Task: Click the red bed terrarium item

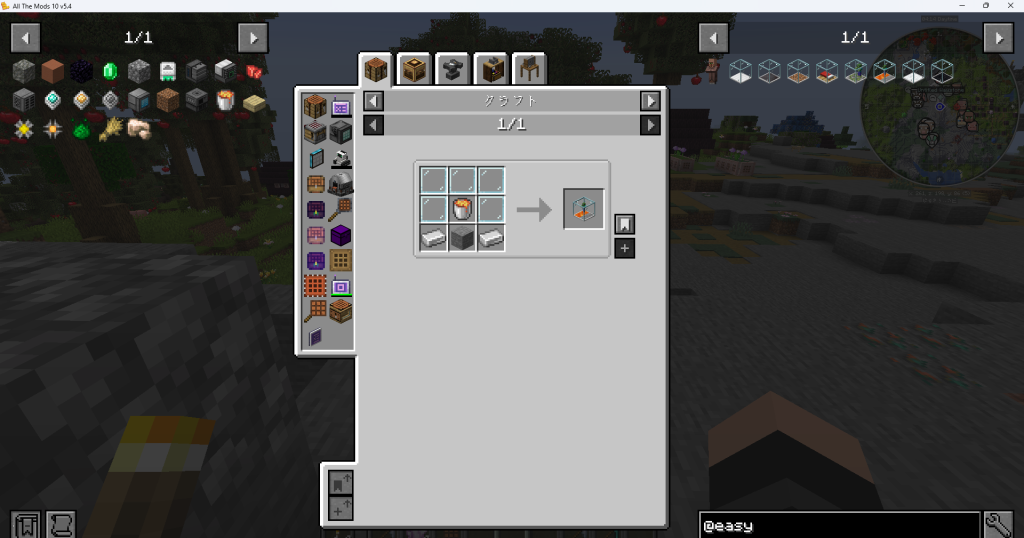Action: (827, 72)
